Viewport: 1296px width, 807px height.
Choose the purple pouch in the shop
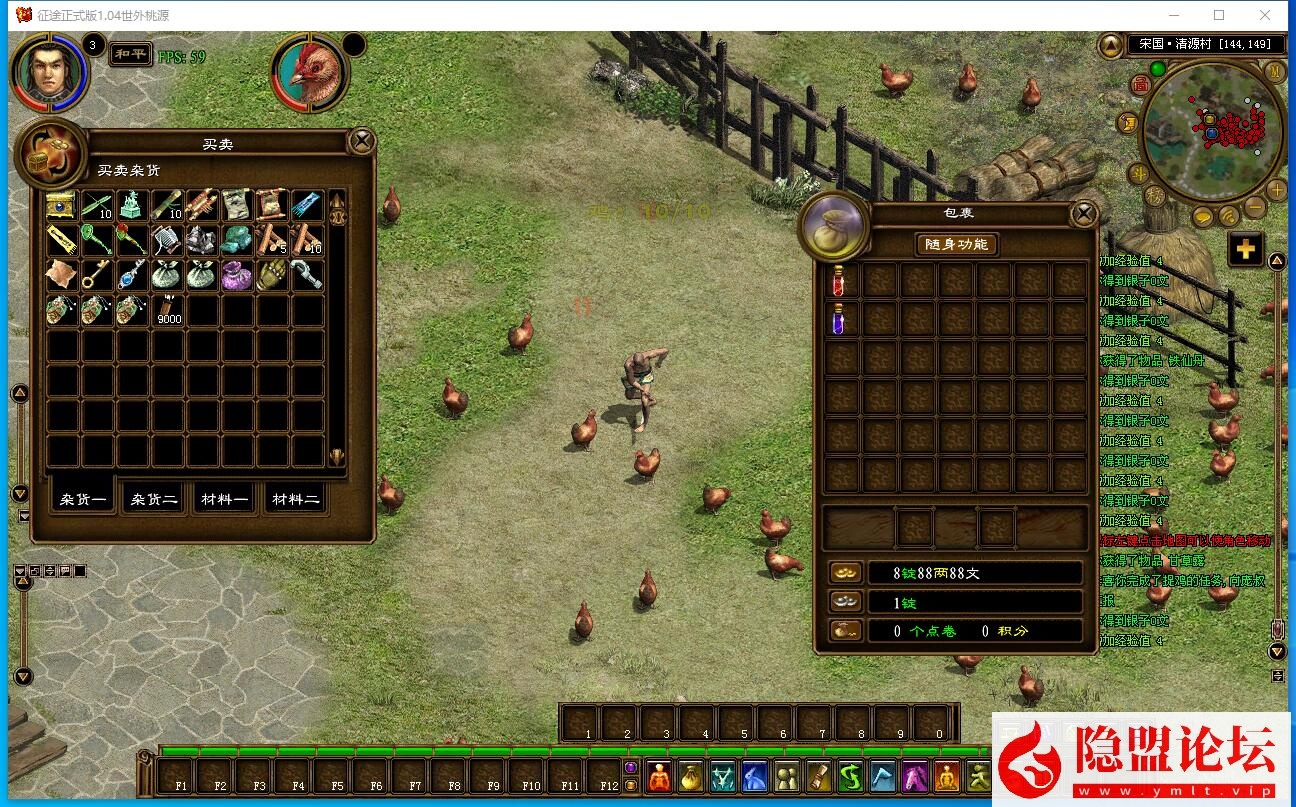point(236,274)
